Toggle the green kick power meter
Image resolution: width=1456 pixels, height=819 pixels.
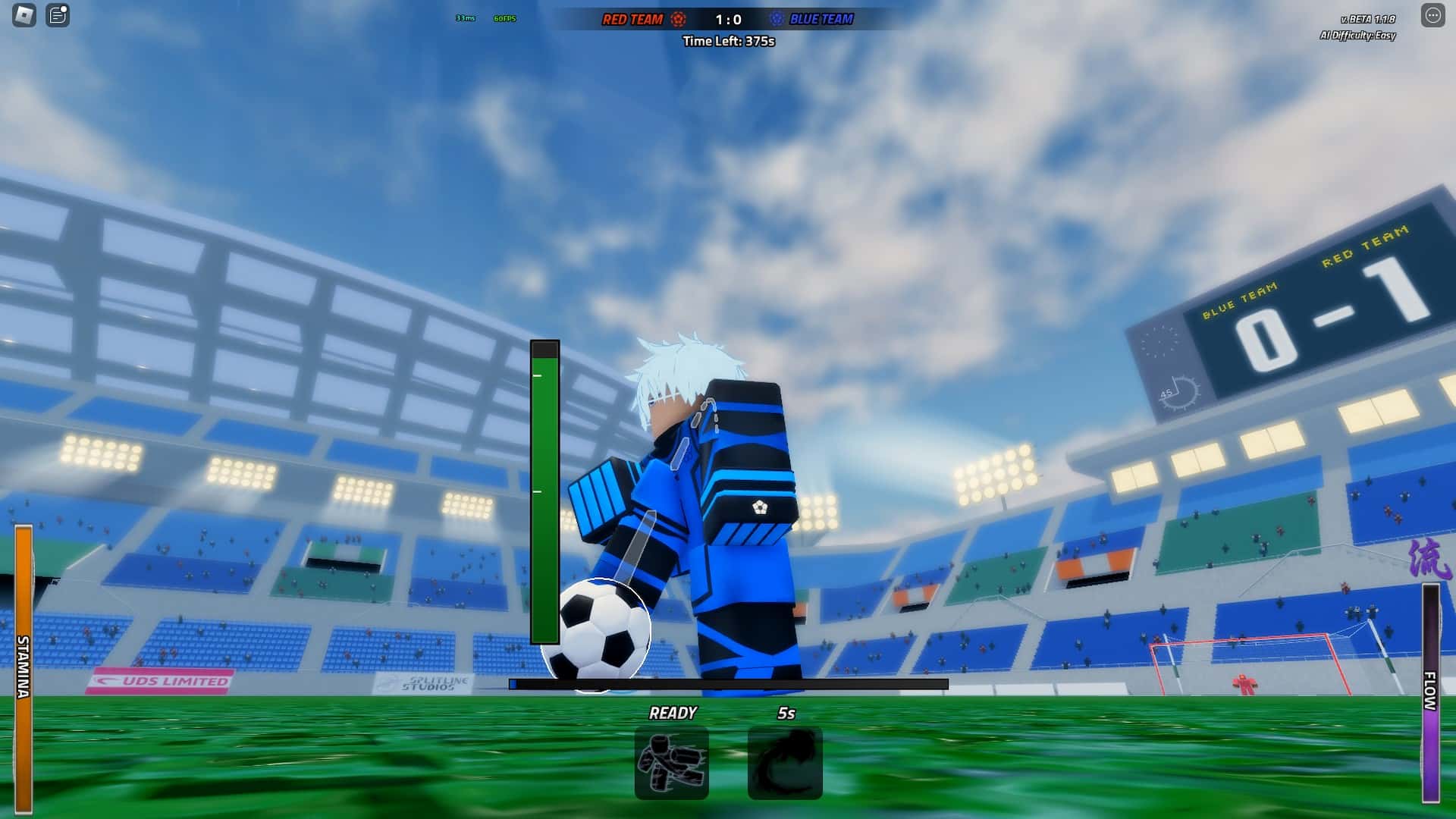click(543, 493)
